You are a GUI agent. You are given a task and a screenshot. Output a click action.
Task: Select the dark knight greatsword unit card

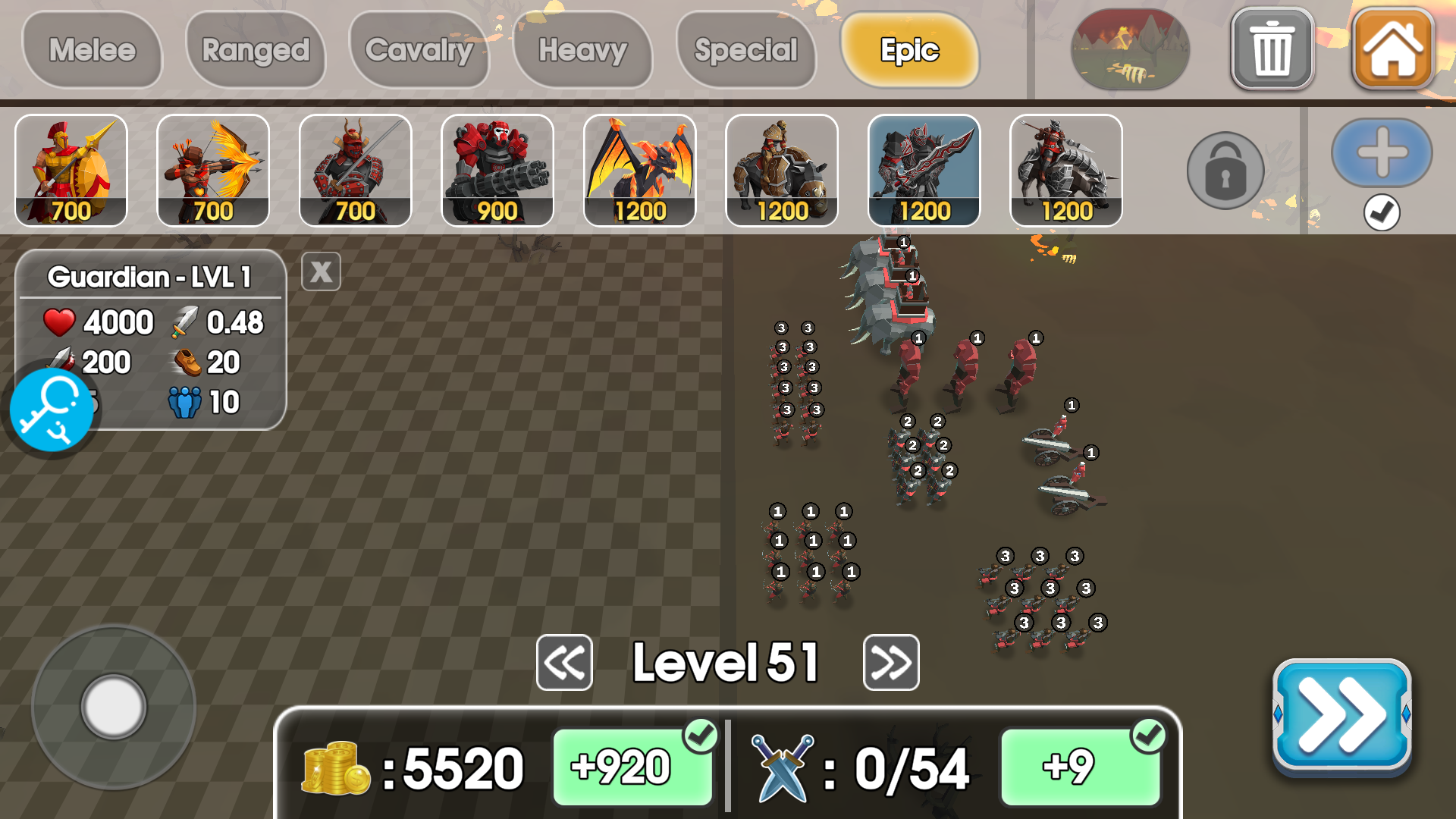pos(924,171)
